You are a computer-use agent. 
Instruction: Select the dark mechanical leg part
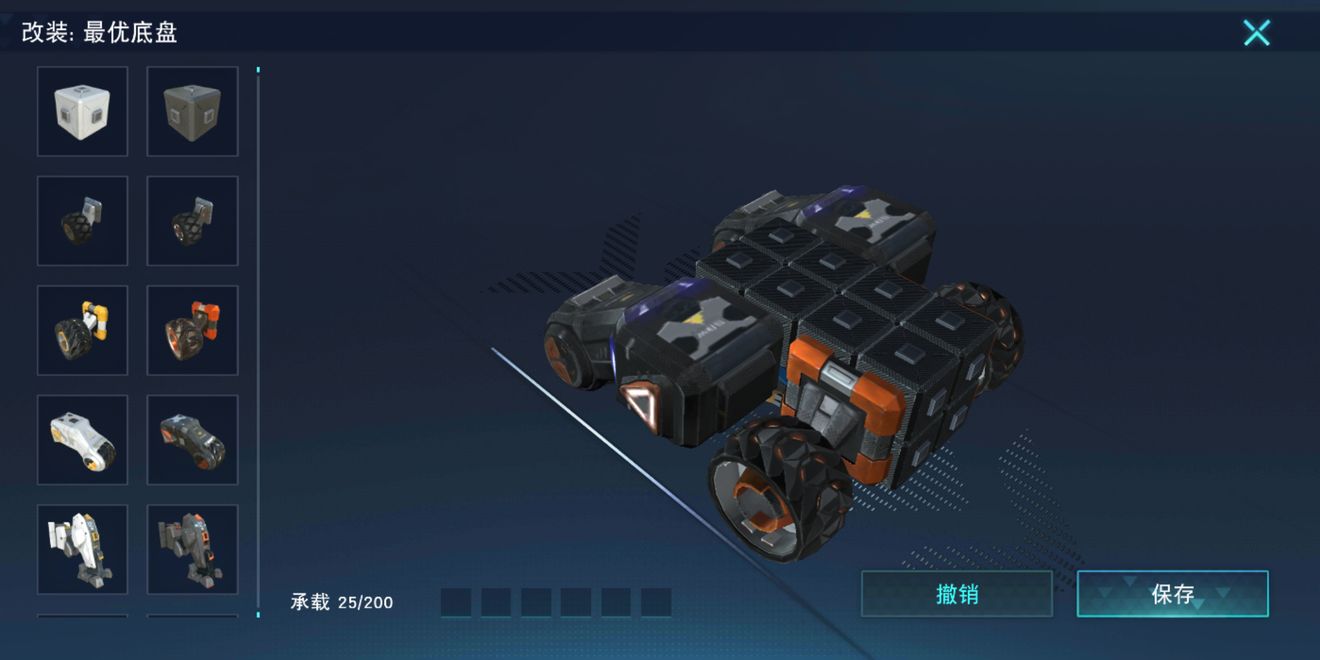pos(192,549)
